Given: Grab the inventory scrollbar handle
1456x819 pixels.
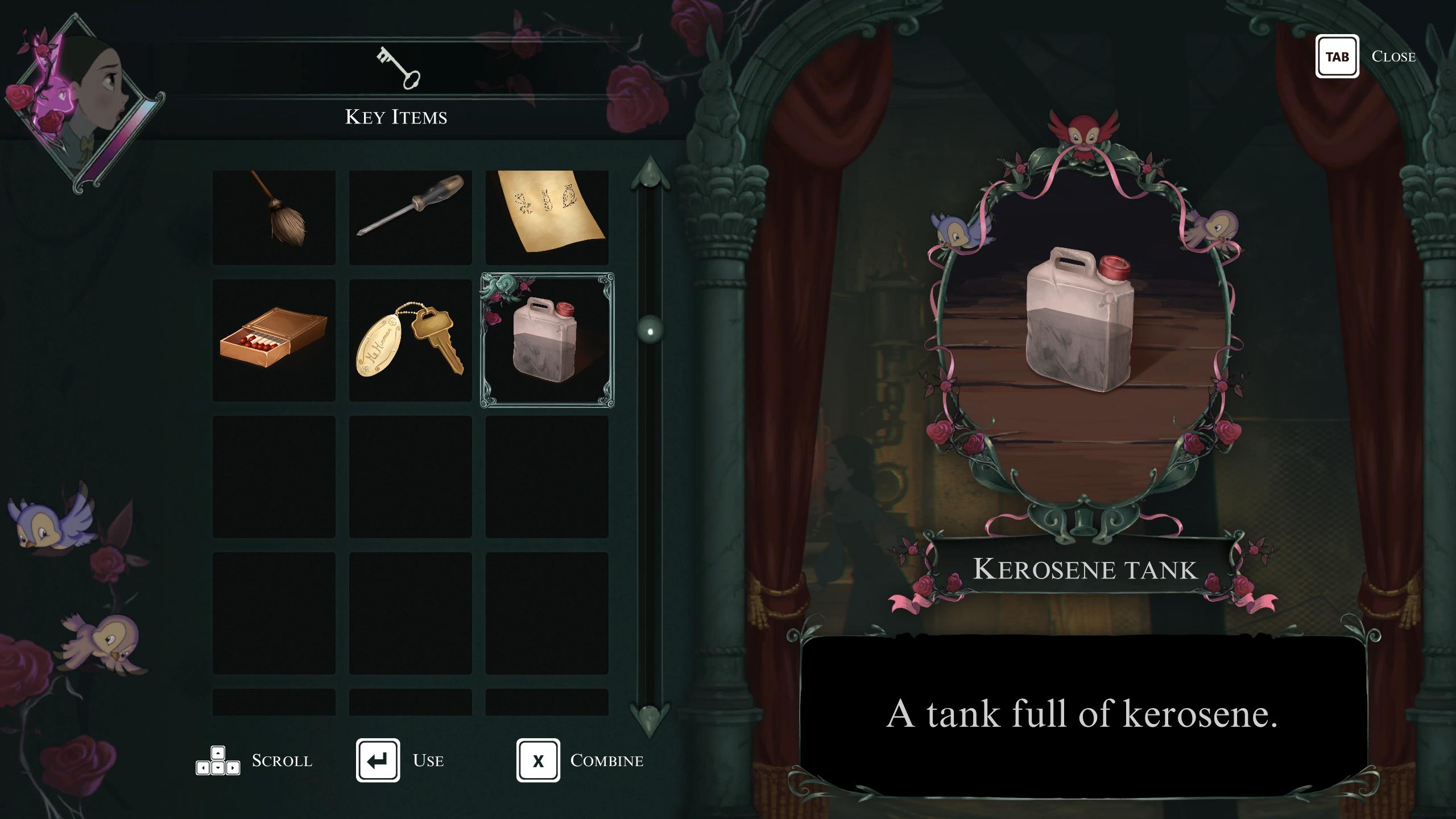Looking at the screenshot, I should pos(650,330).
